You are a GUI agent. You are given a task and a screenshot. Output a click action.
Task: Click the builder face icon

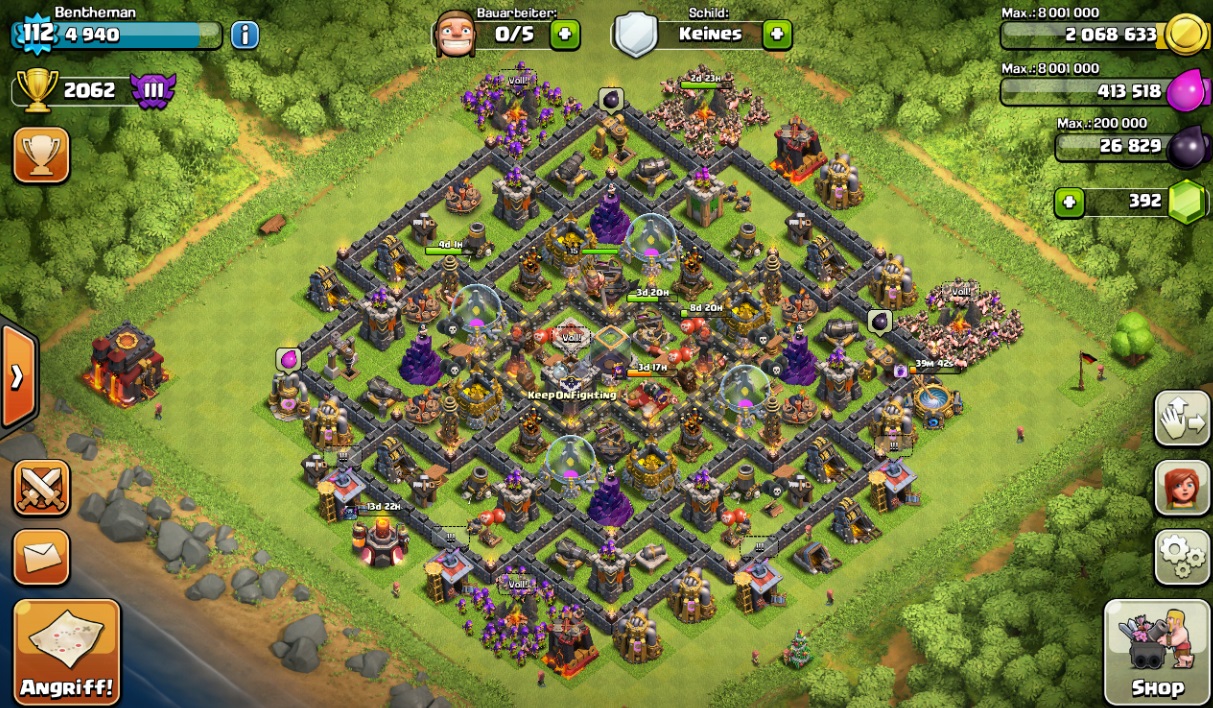click(455, 35)
